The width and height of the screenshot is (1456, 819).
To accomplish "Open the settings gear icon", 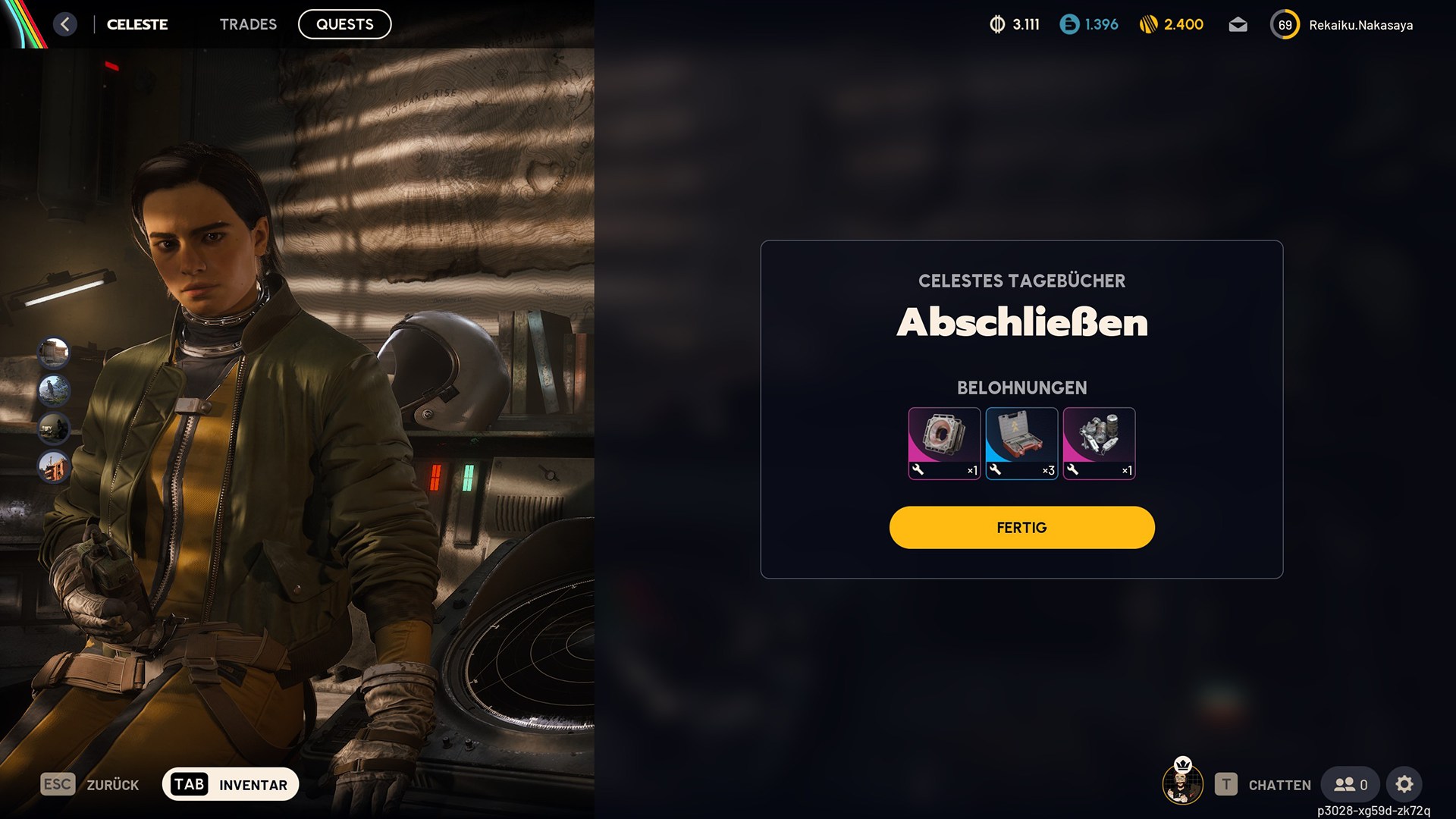I will pyautogui.click(x=1404, y=785).
